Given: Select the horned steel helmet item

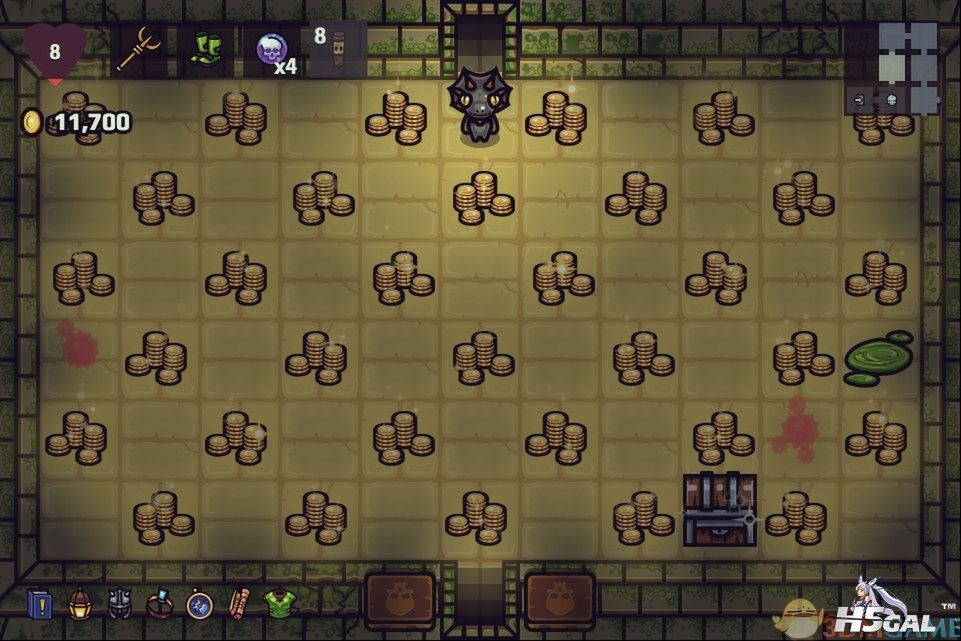Looking at the screenshot, I should click(120, 603).
